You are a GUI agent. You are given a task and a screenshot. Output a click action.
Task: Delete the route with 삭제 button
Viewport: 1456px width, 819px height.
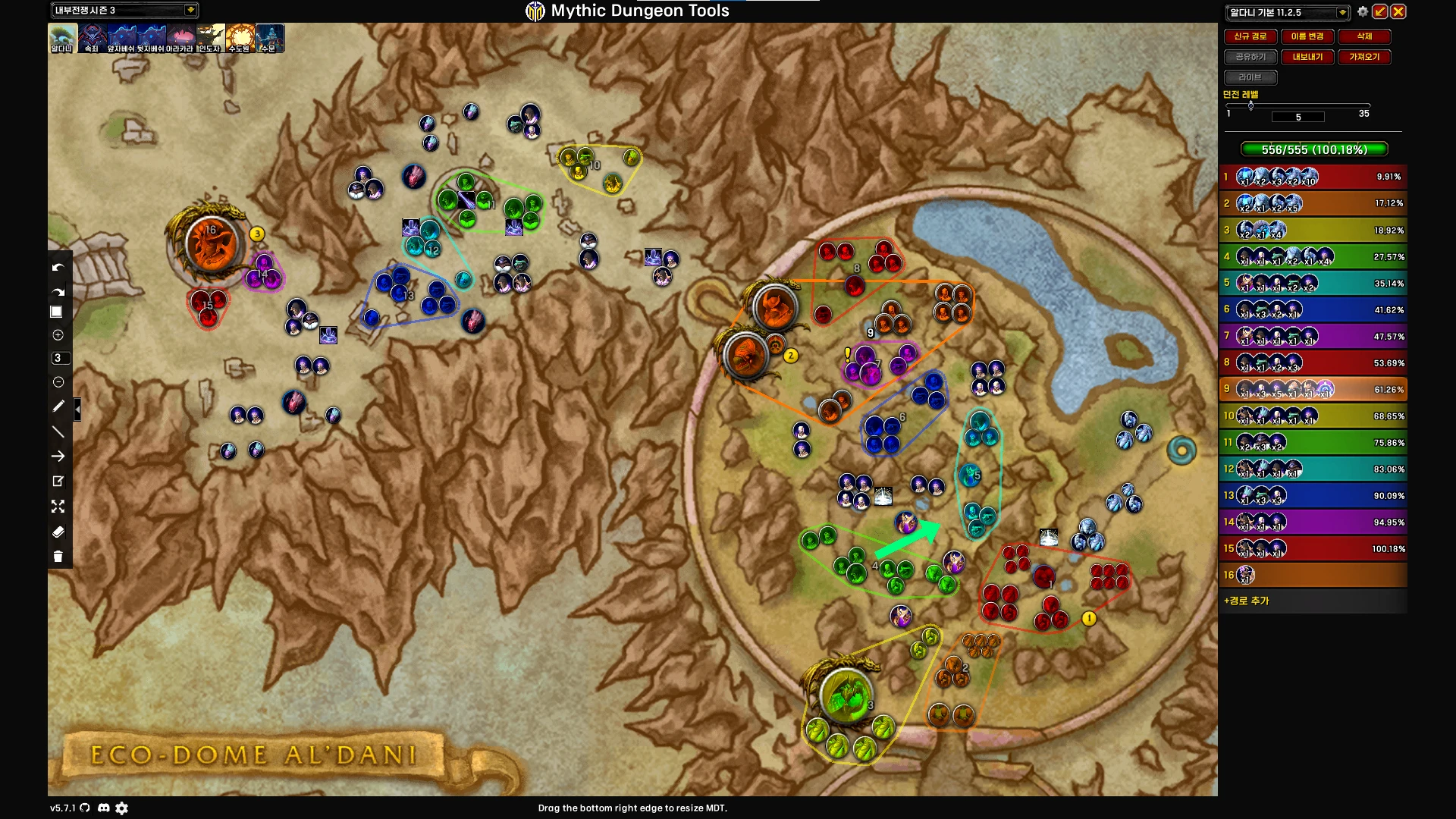click(x=1363, y=36)
